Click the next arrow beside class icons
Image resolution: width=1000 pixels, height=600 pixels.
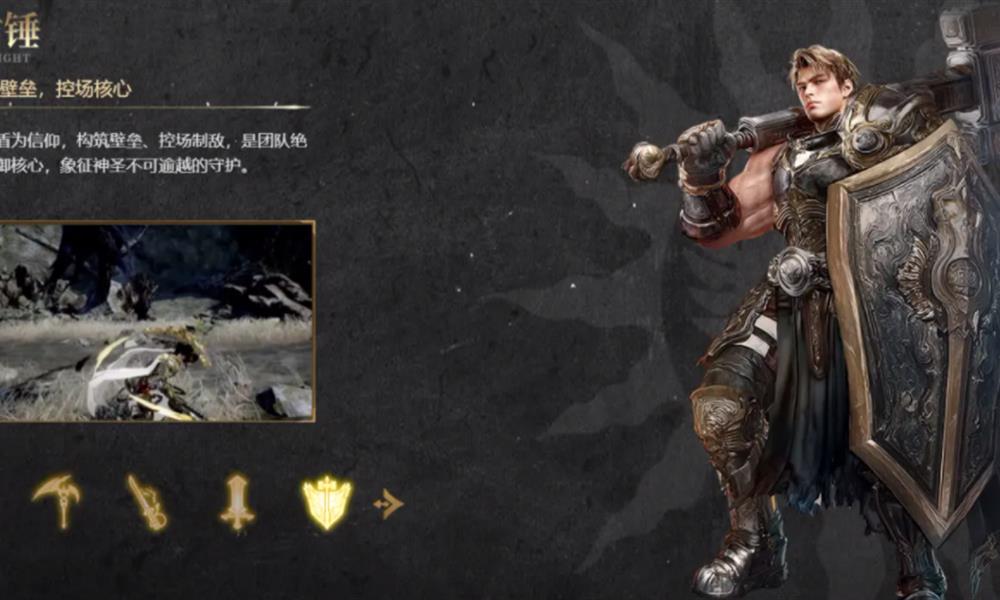click(x=388, y=504)
